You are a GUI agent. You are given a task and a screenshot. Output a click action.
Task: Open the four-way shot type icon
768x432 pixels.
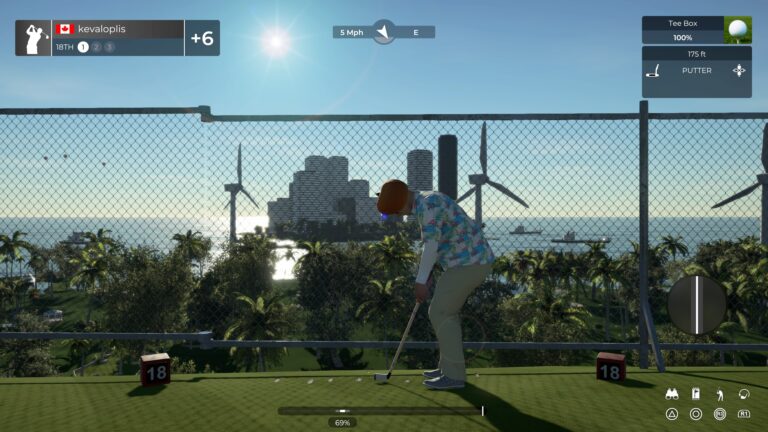point(739,71)
